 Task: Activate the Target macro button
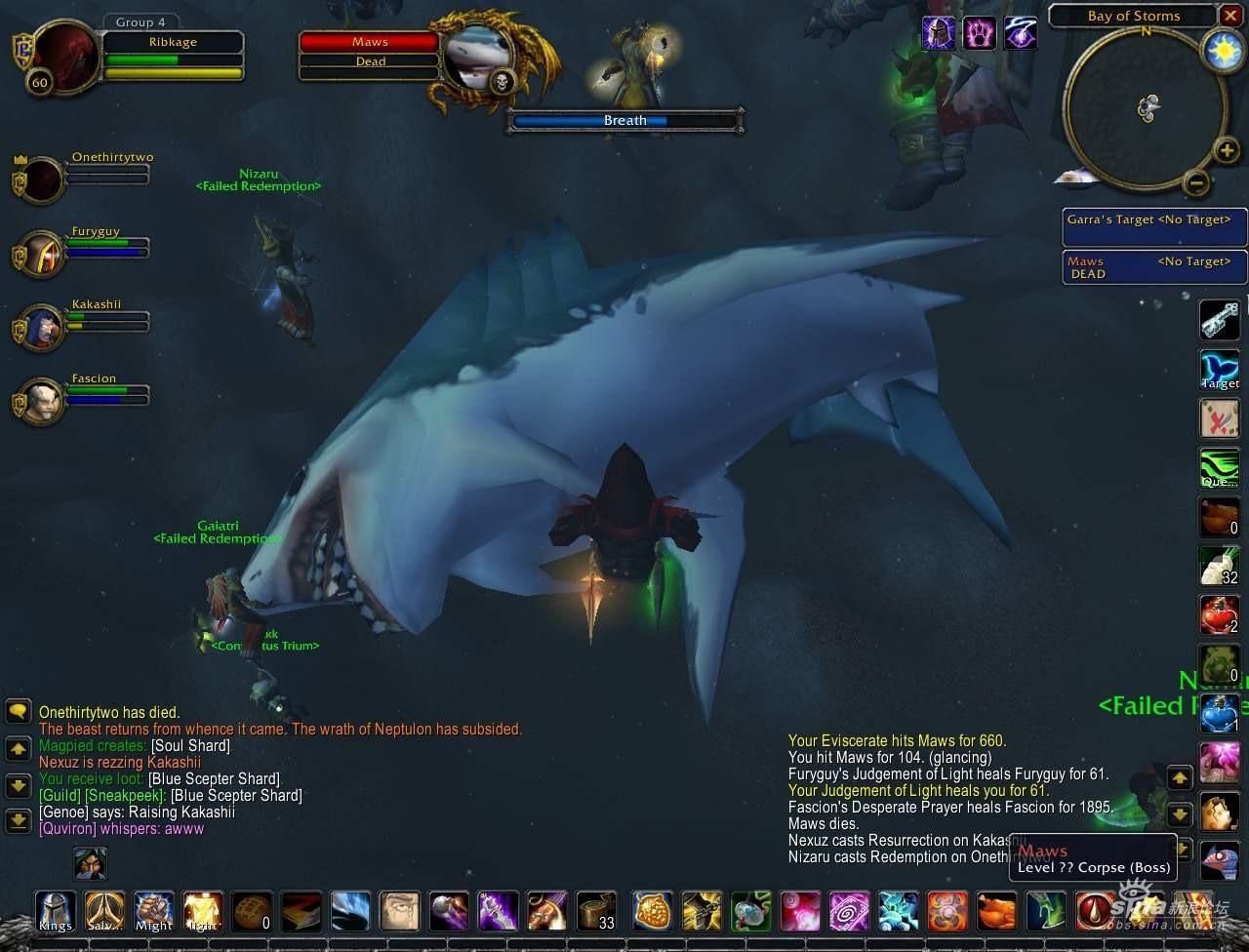pos(1219,370)
